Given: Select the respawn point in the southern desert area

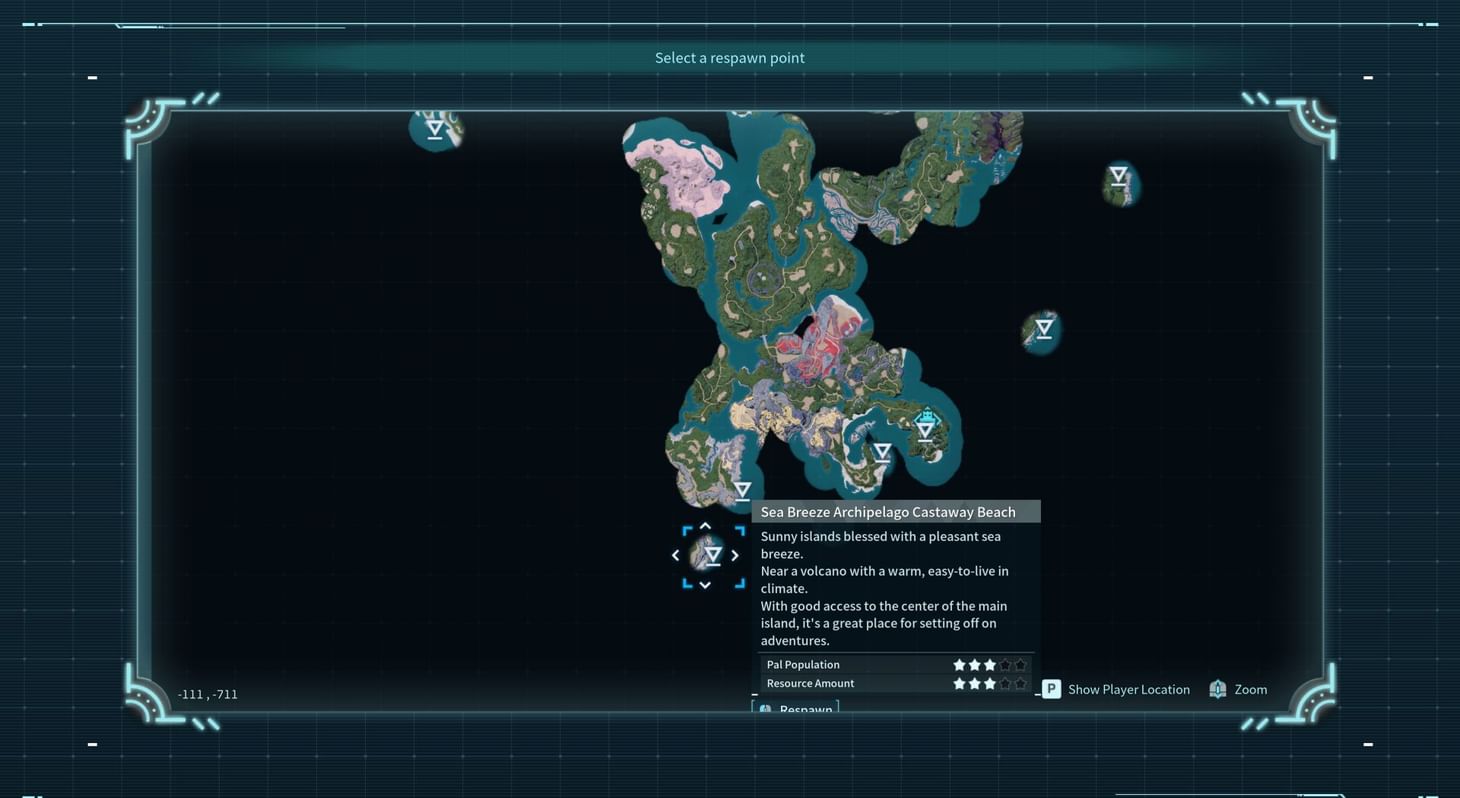Looking at the screenshot, I should pyautogui.click(x=882, y=451).
